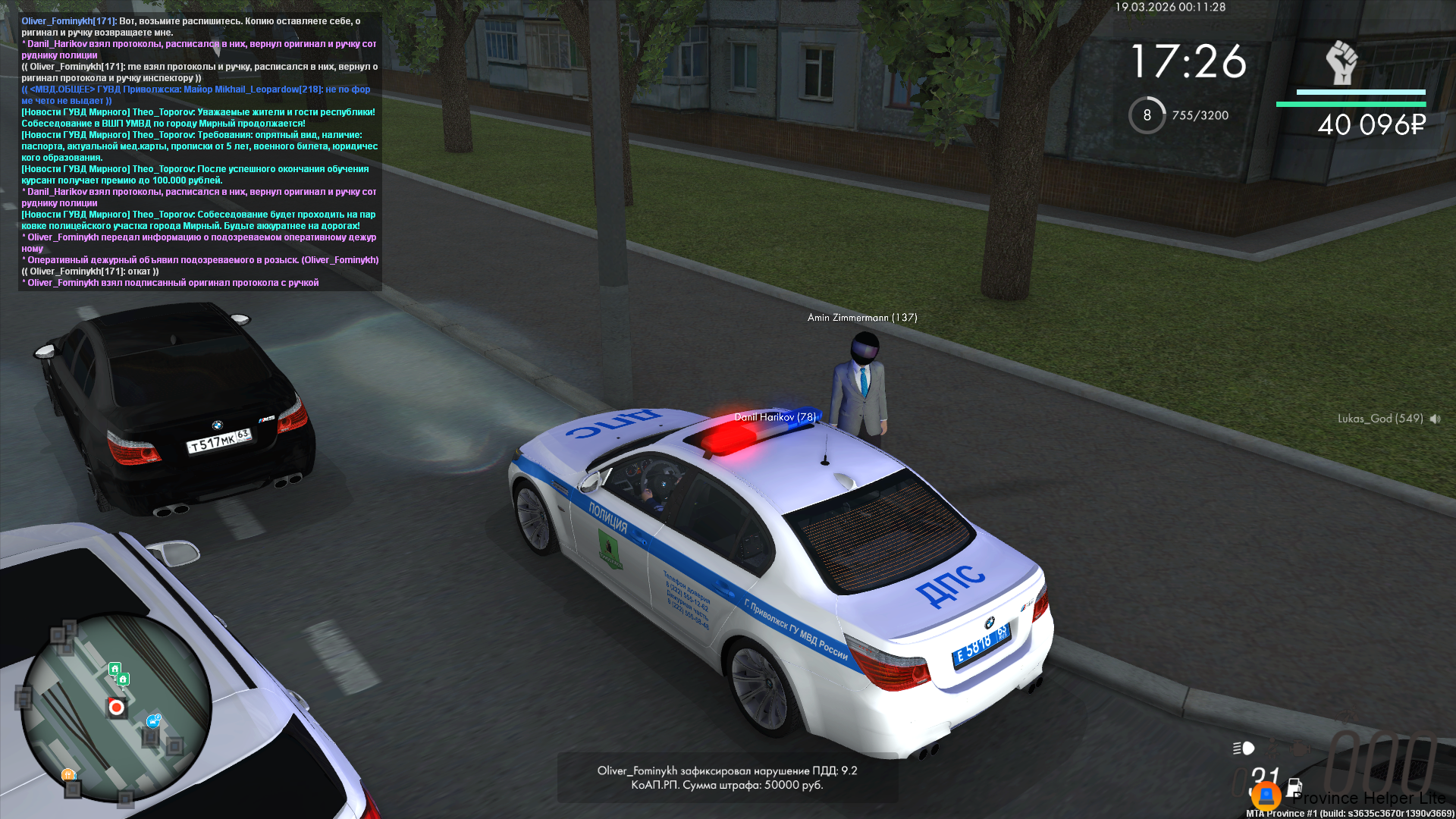Select the orange restaurant marker on minimap
Image resolution: width=1456 pixels, height=819 pixels.
pyautogui.click(x=68, y=774)
